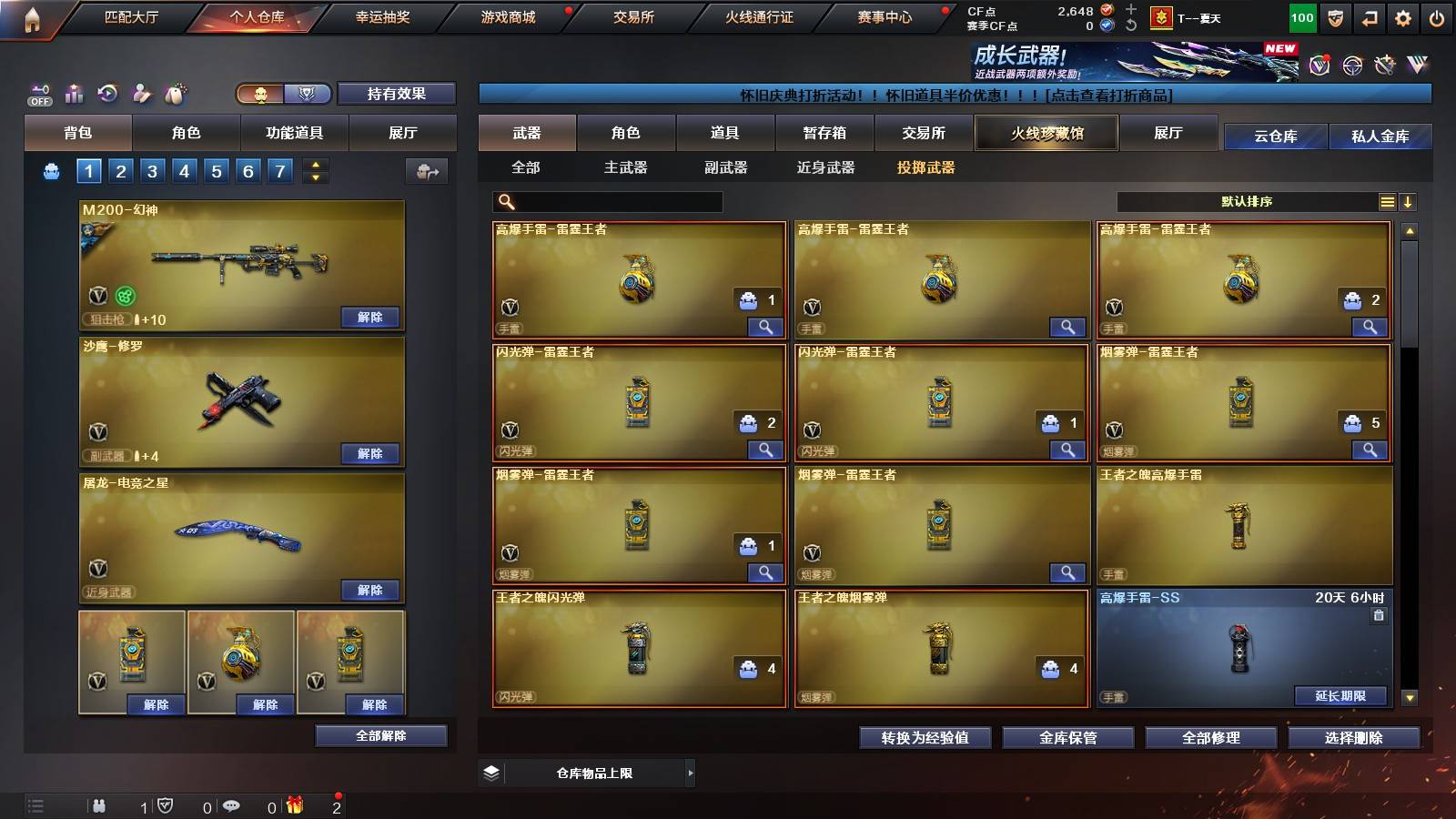1456x819 pixels.
Task: Open the bar-chart ranking icon above 背包
Action: click(x=73, y=94)
